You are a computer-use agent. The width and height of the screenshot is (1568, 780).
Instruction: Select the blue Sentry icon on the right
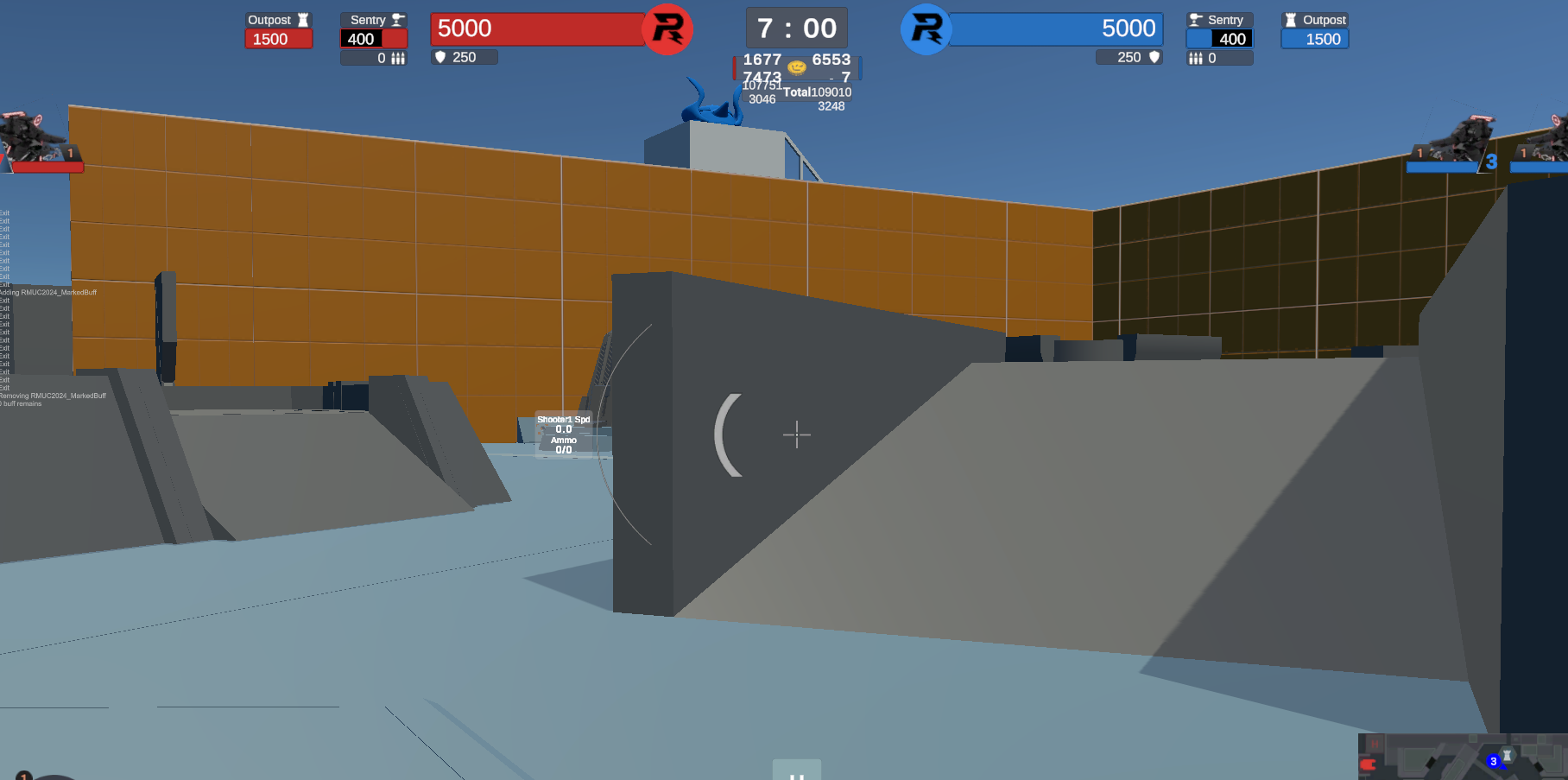1194,19
